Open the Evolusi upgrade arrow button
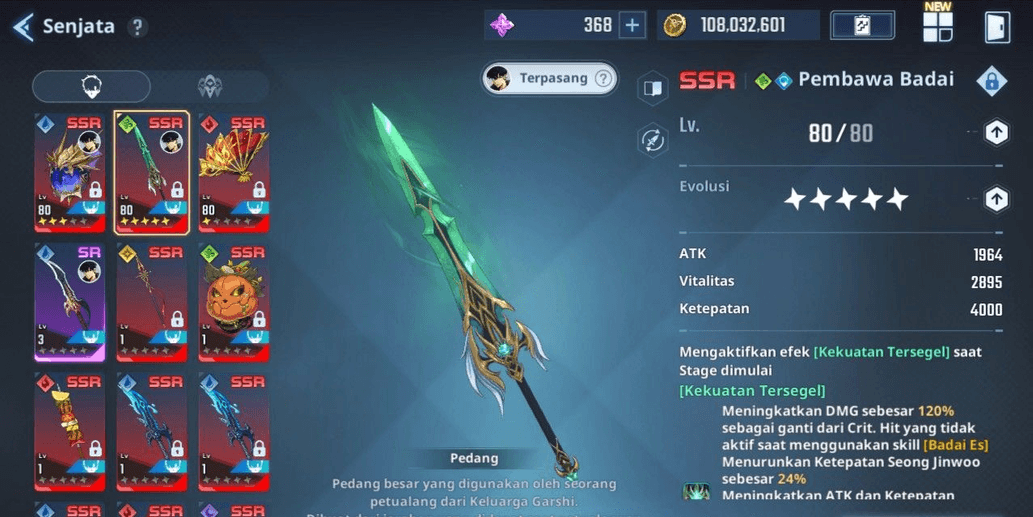The image size is (1033, 517). pyautogui.click(x=996, y=199)
